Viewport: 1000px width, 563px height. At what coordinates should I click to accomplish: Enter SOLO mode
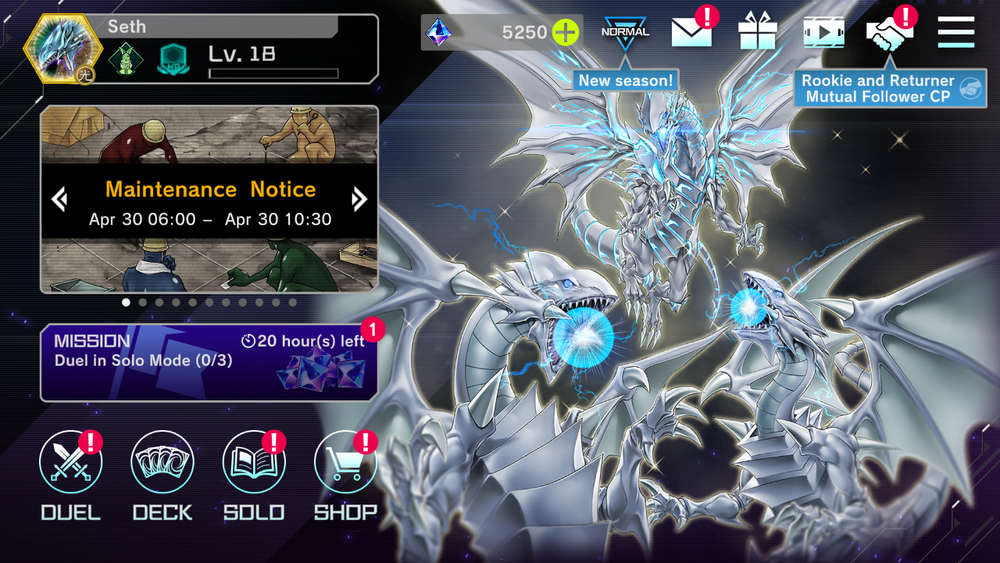pyautogui.click(x=254, y=463)
